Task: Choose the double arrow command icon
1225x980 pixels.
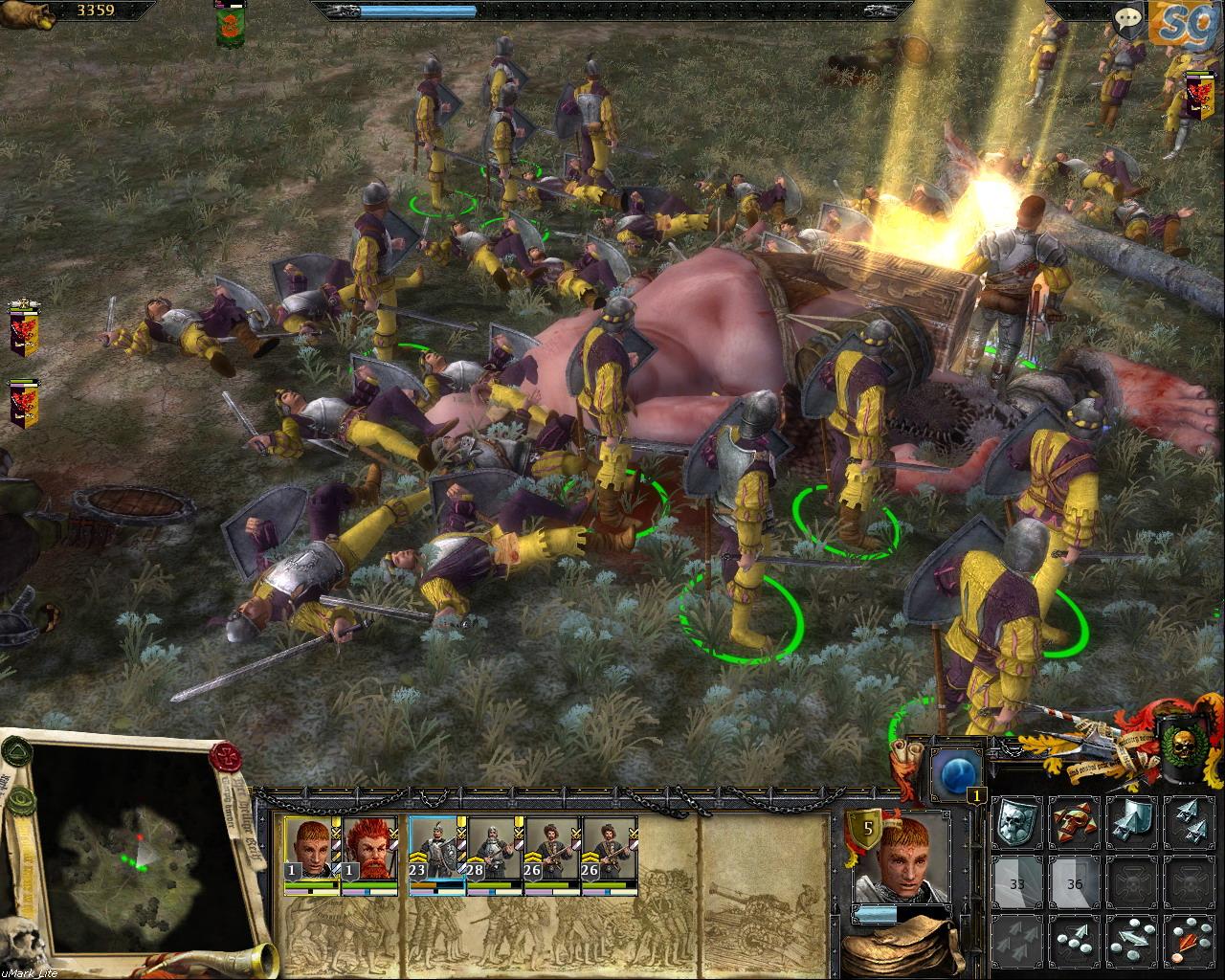Action: coord(1189,821)
